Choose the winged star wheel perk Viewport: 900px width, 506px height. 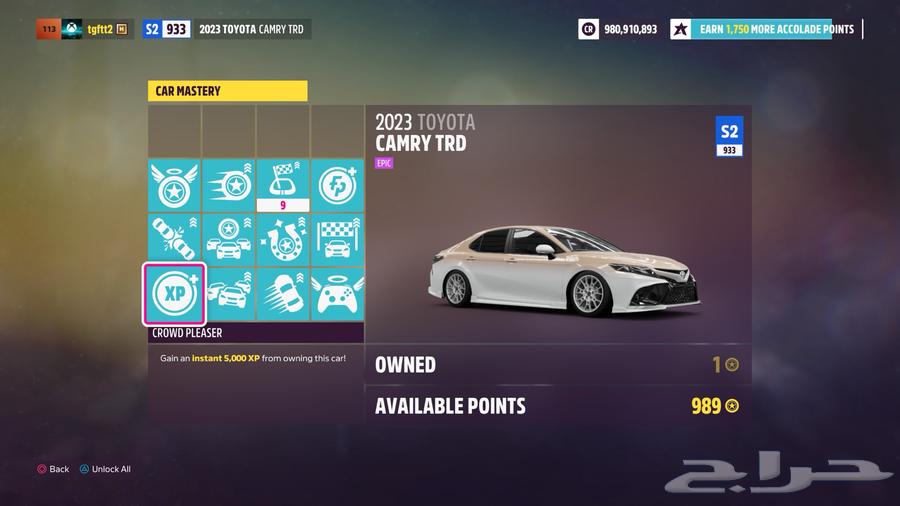click(175, 185)
